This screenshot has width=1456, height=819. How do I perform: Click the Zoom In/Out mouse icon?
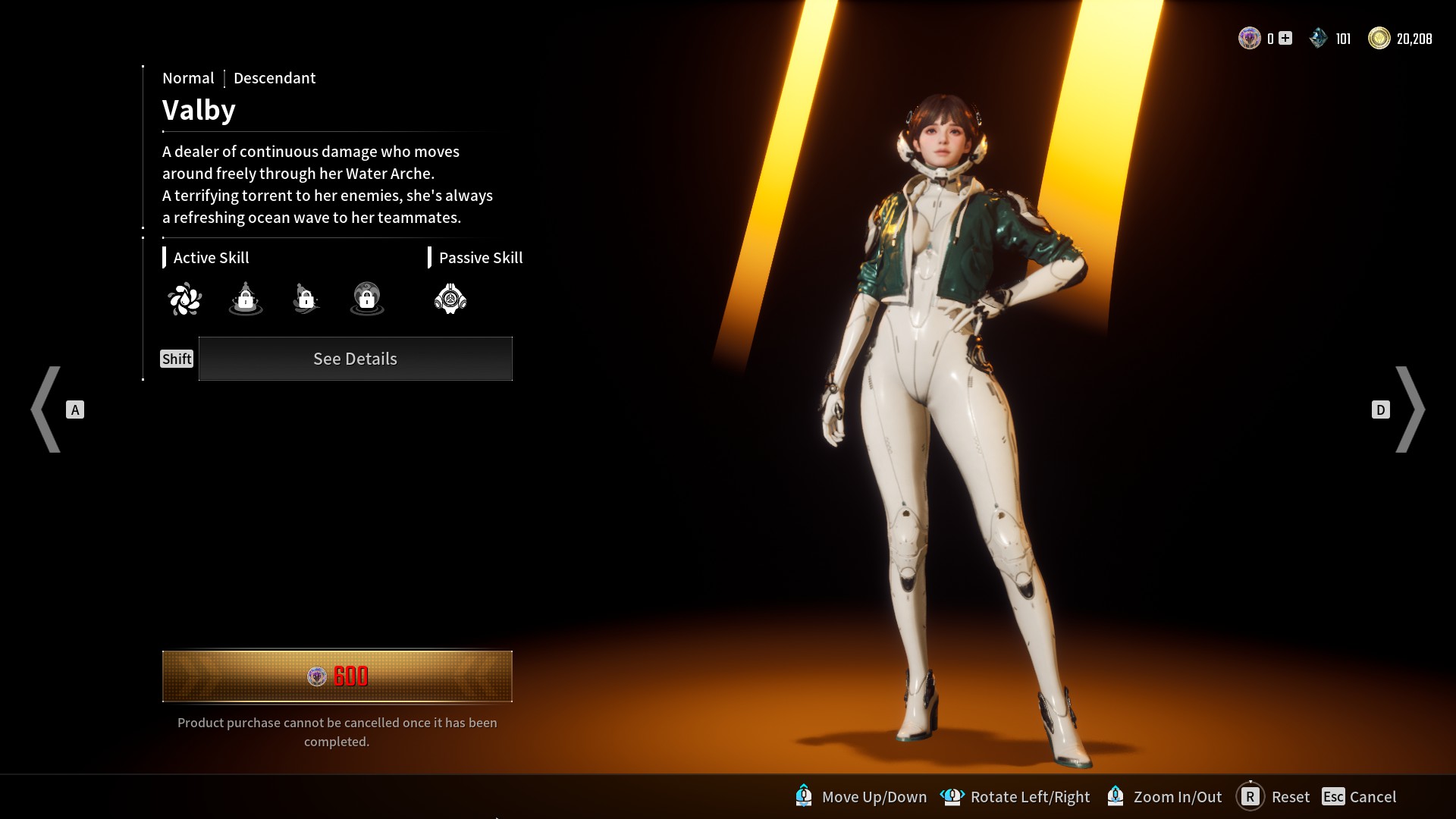[x=1115, y=797]
